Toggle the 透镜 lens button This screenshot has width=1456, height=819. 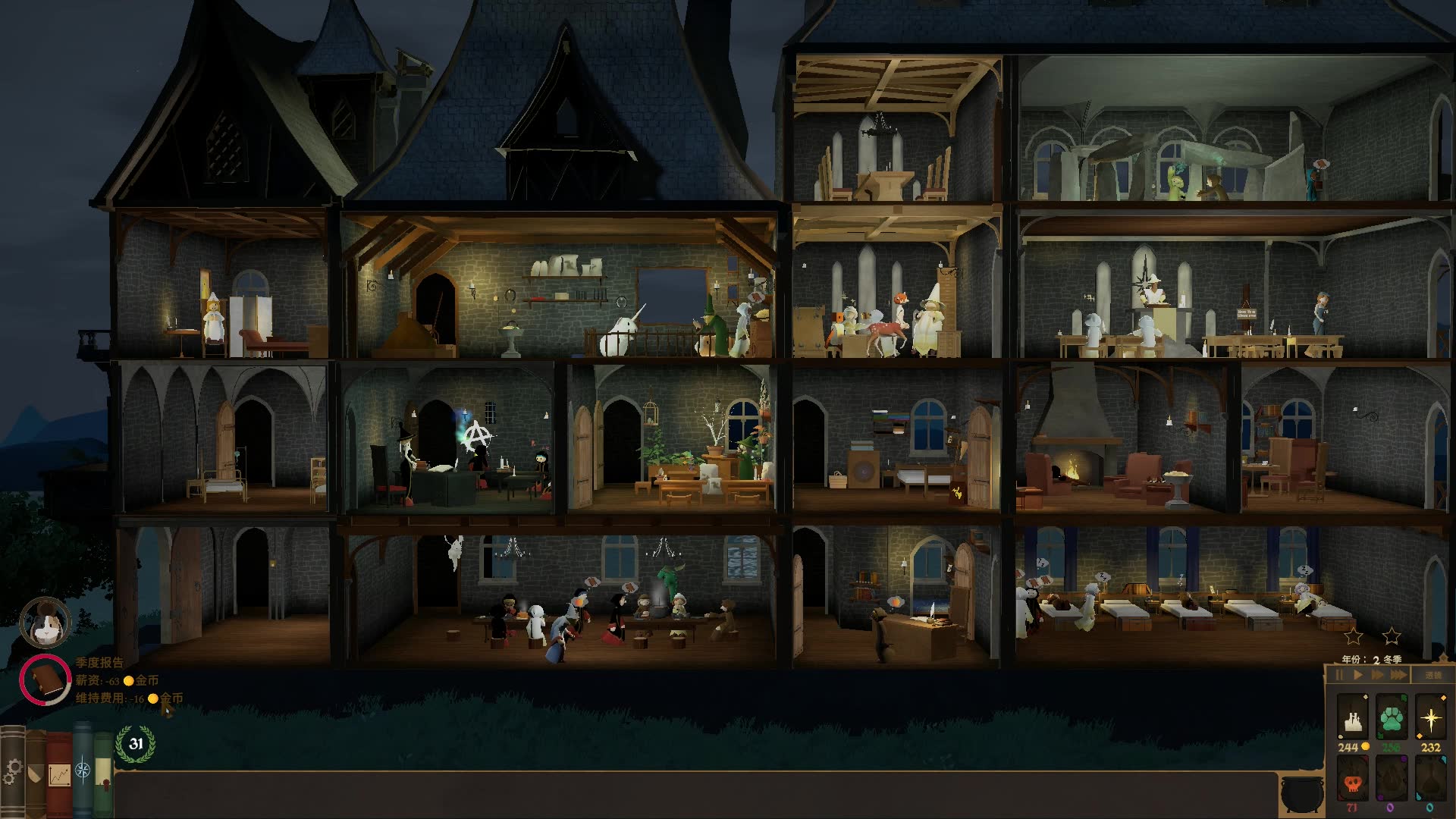1432,675
